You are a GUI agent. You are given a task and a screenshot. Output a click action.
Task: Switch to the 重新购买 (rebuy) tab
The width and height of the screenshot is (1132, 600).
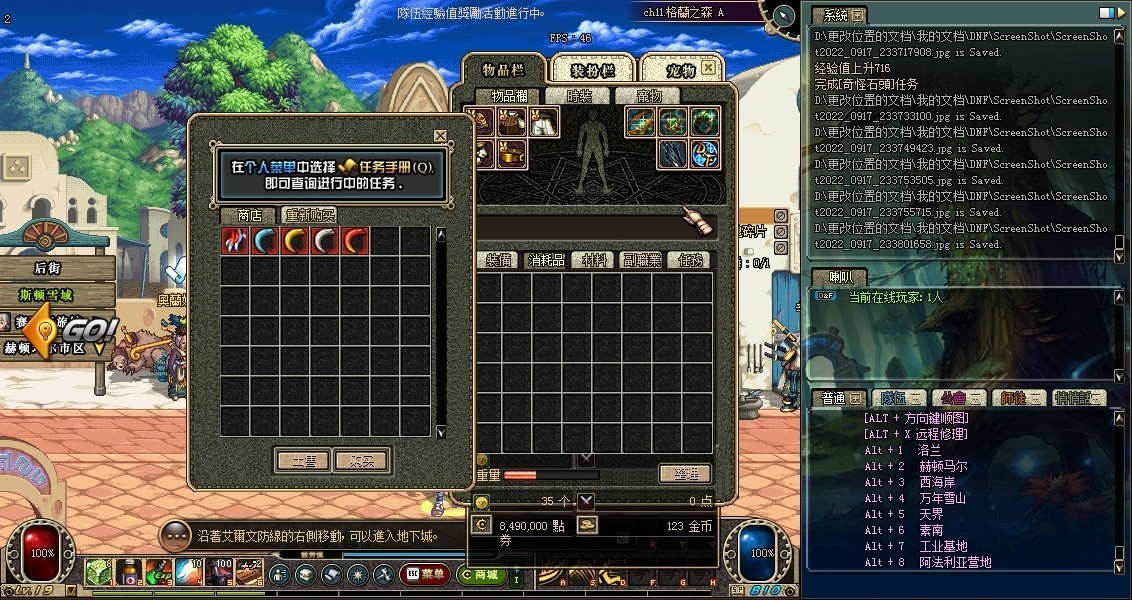click(309, 216)
